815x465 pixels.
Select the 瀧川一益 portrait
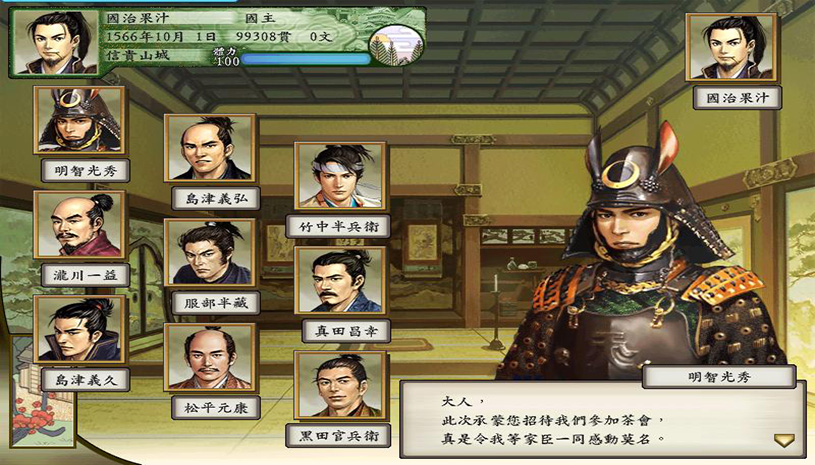[x=79, y=225]
